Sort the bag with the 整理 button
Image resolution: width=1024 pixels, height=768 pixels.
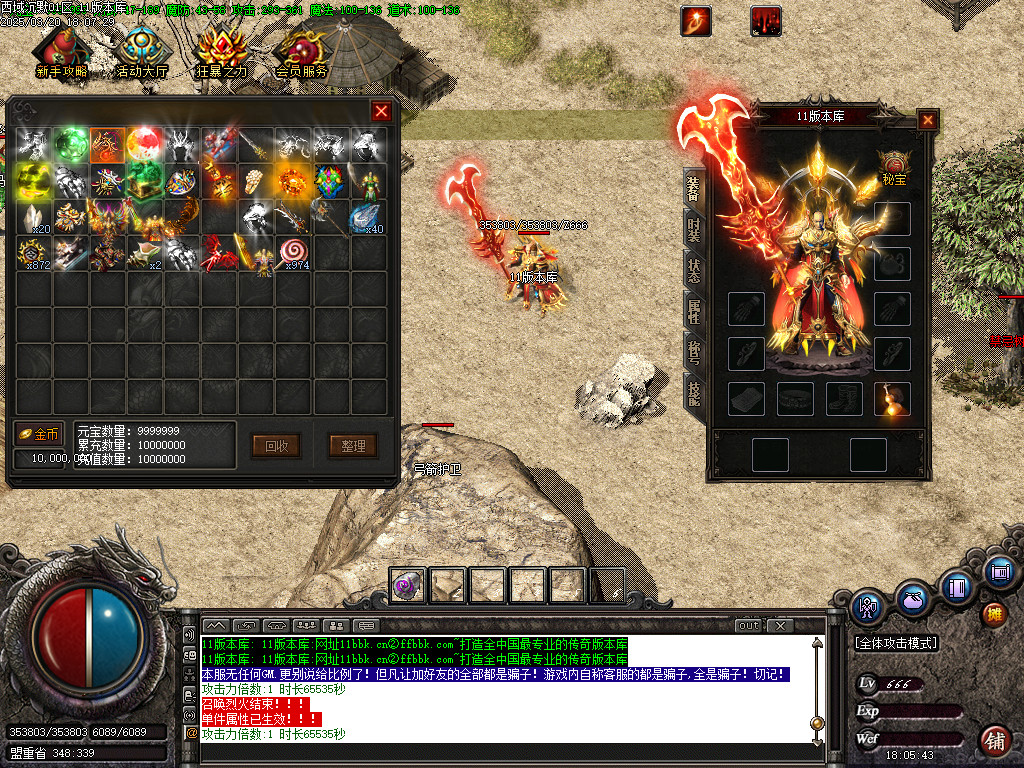pos(353,446)
